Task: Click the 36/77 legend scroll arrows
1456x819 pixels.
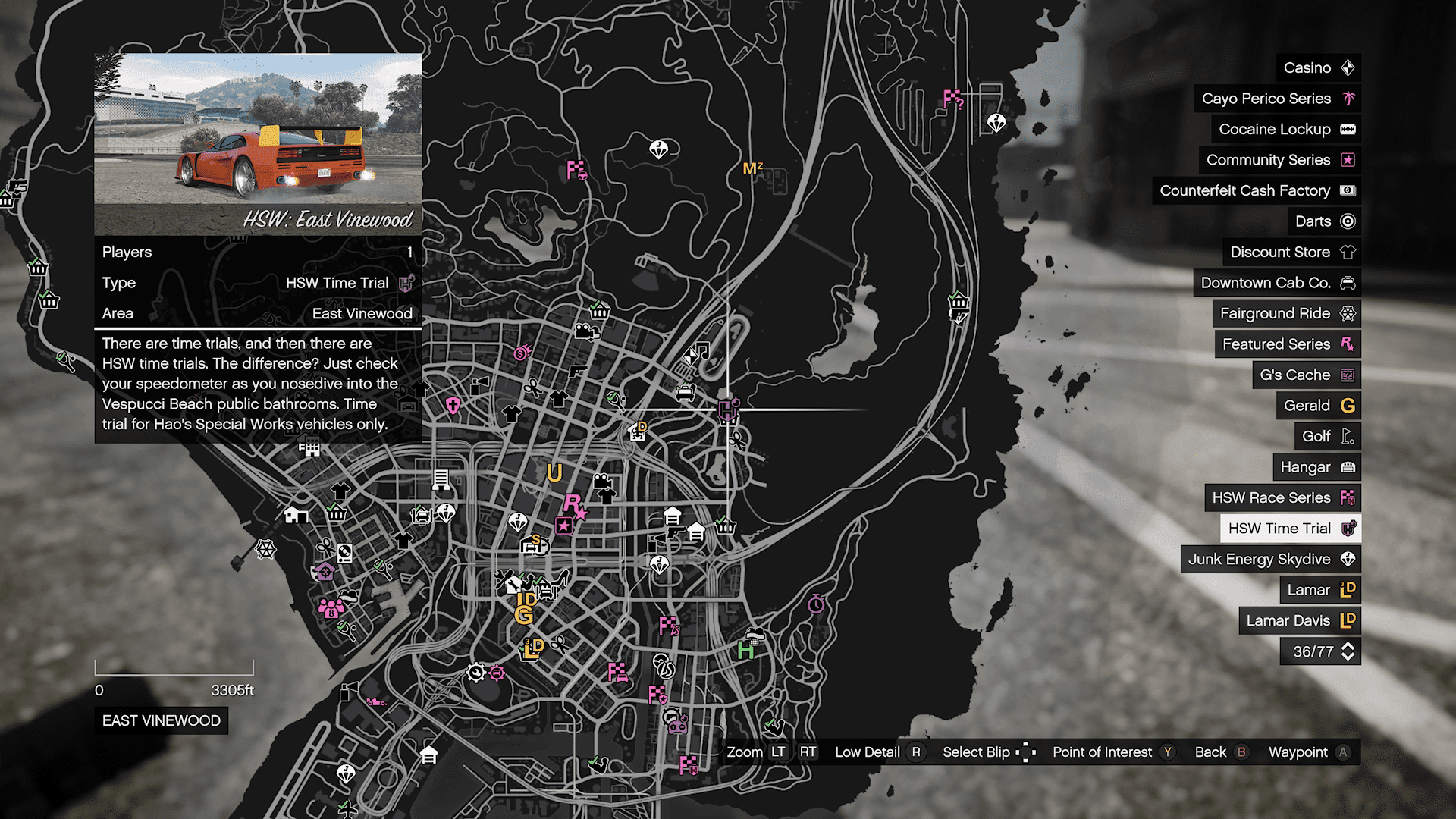Action: [1348, 651]
